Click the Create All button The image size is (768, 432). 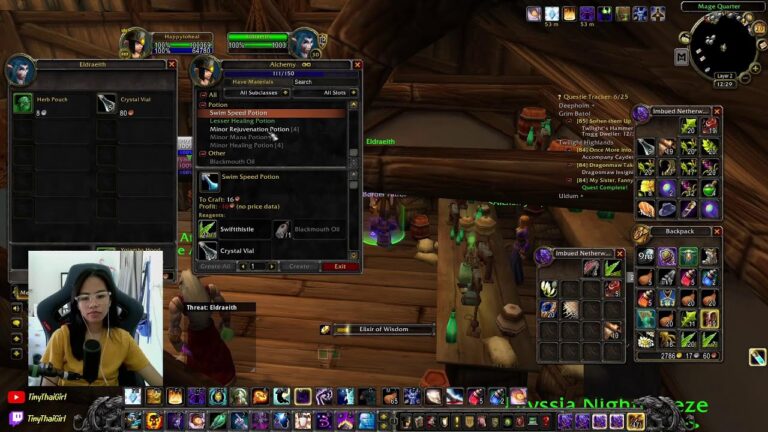click(216, 267)
